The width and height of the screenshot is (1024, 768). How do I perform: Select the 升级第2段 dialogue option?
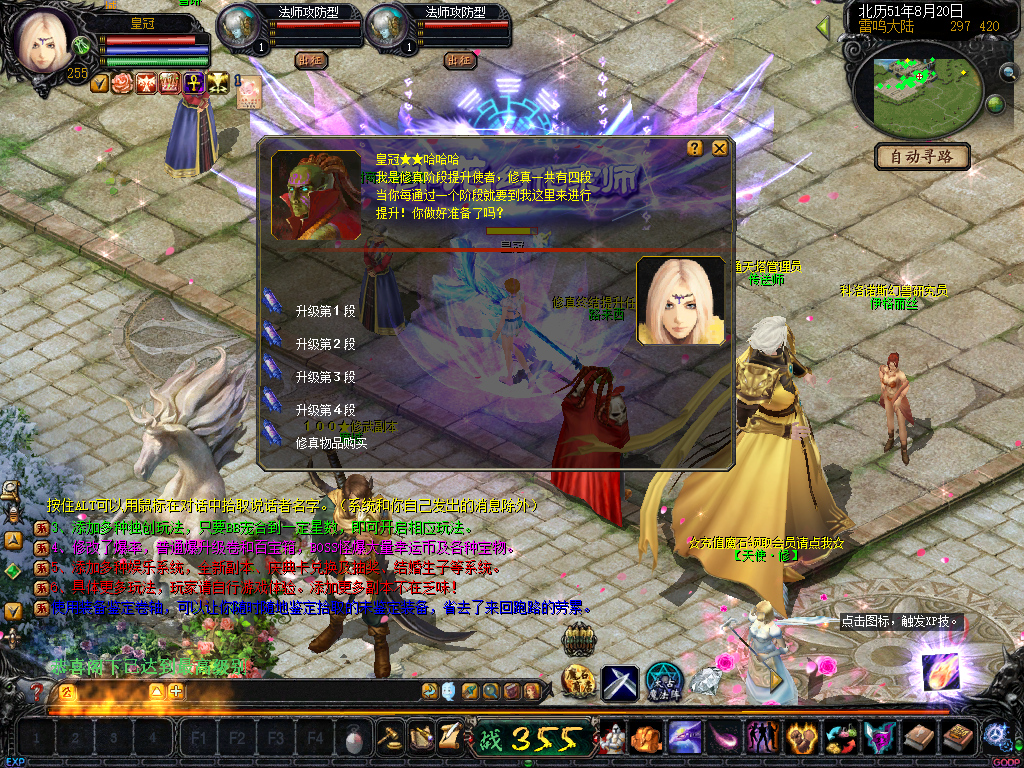325,344
